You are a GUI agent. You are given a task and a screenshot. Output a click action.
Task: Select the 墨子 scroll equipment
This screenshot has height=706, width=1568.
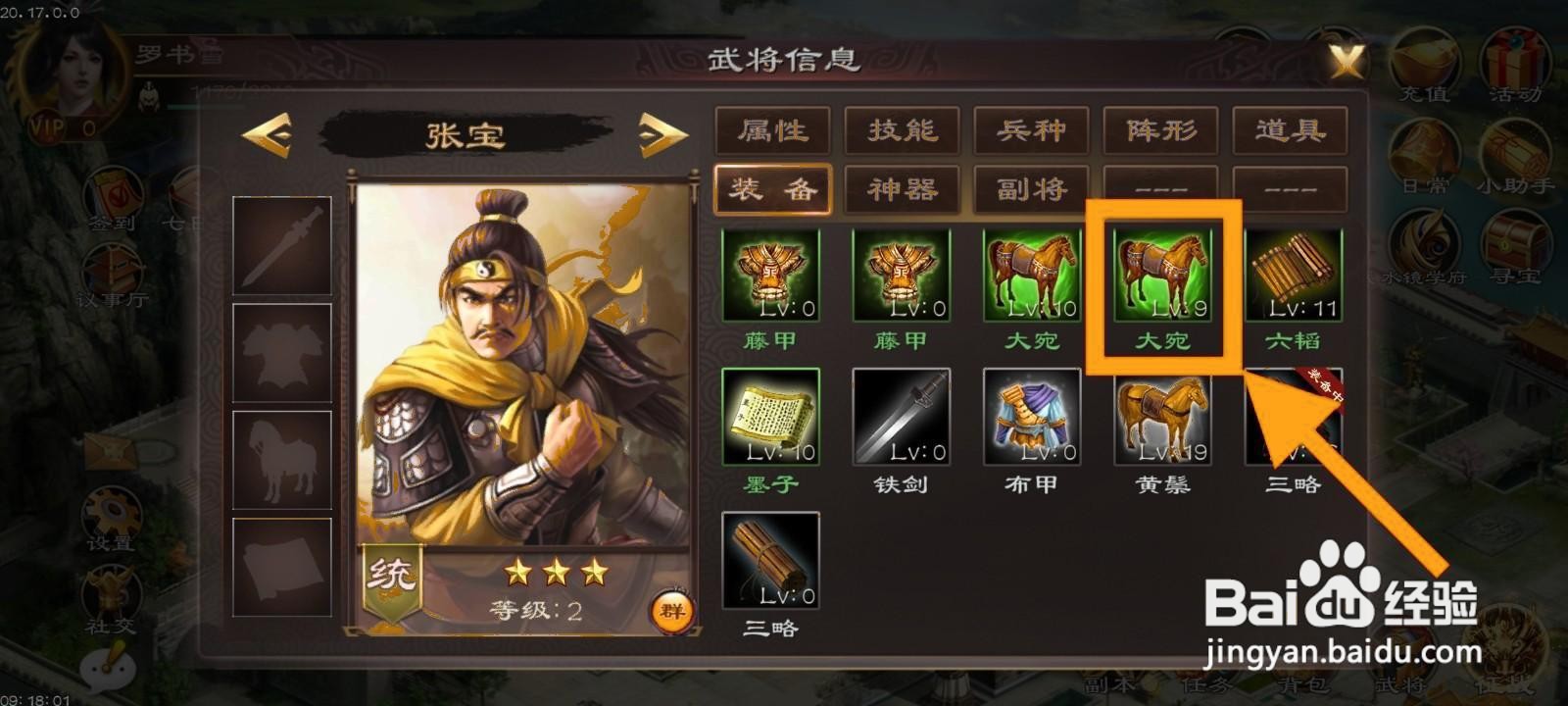coord(770,417)
